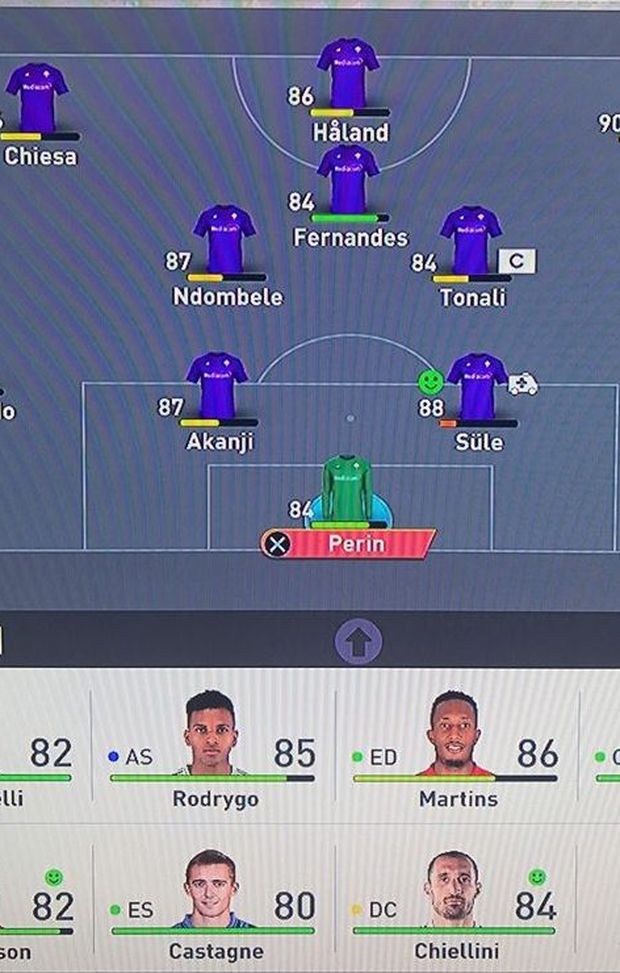Screen dimensions: 620x973
Task: Select Håland's shirt in the lineup
Action: click(x=348, y=73)
